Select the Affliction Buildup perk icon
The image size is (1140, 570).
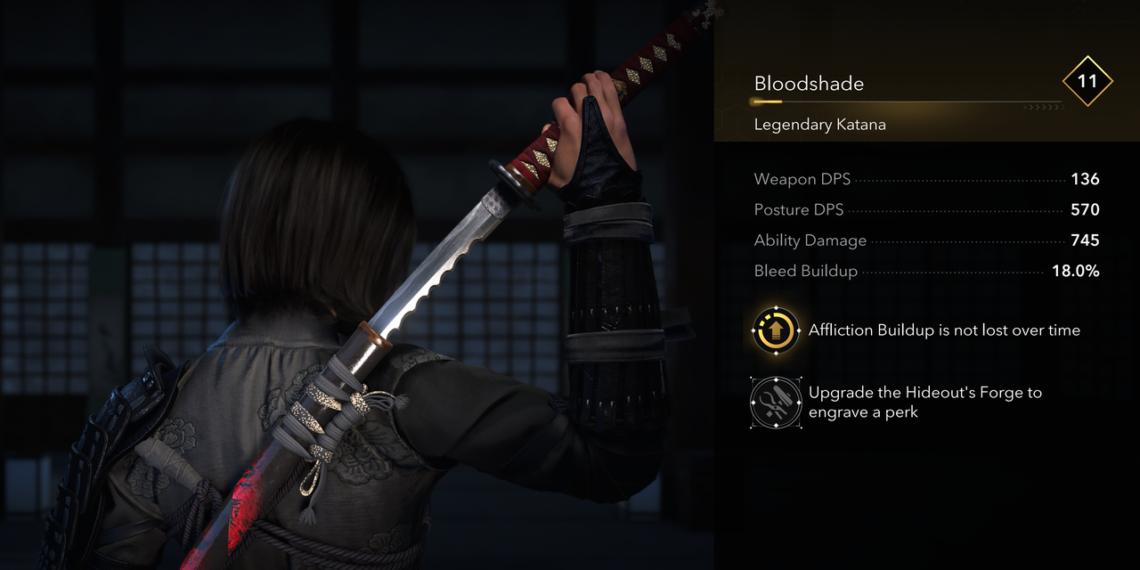(x=776, y=330)
